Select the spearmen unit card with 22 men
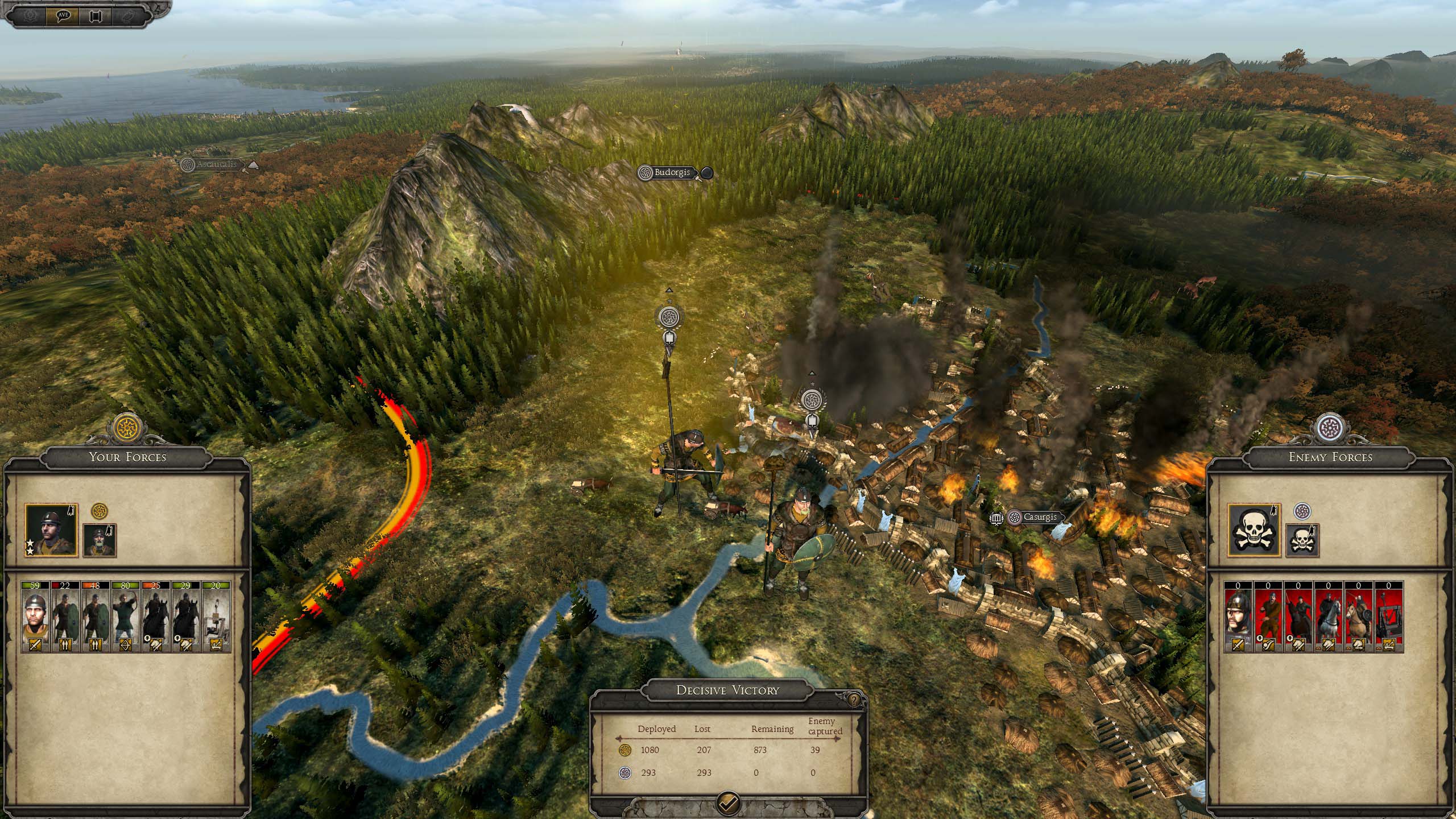This screenshot has width=1456, height=819. pyautogui.click(x=65, y=617)
